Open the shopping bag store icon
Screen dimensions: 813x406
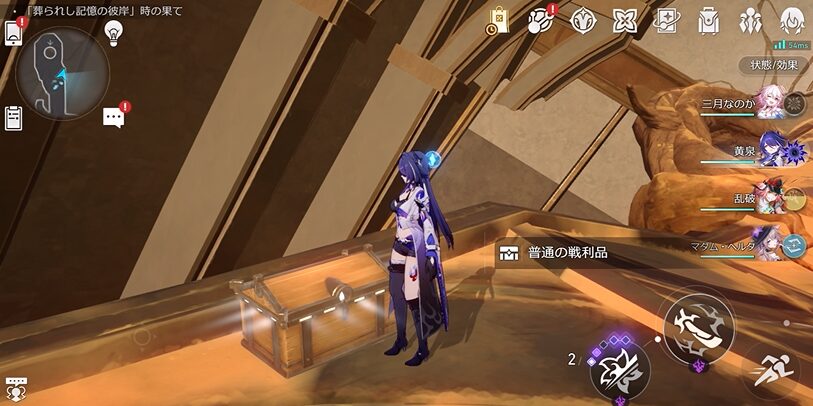click(498, 19)
